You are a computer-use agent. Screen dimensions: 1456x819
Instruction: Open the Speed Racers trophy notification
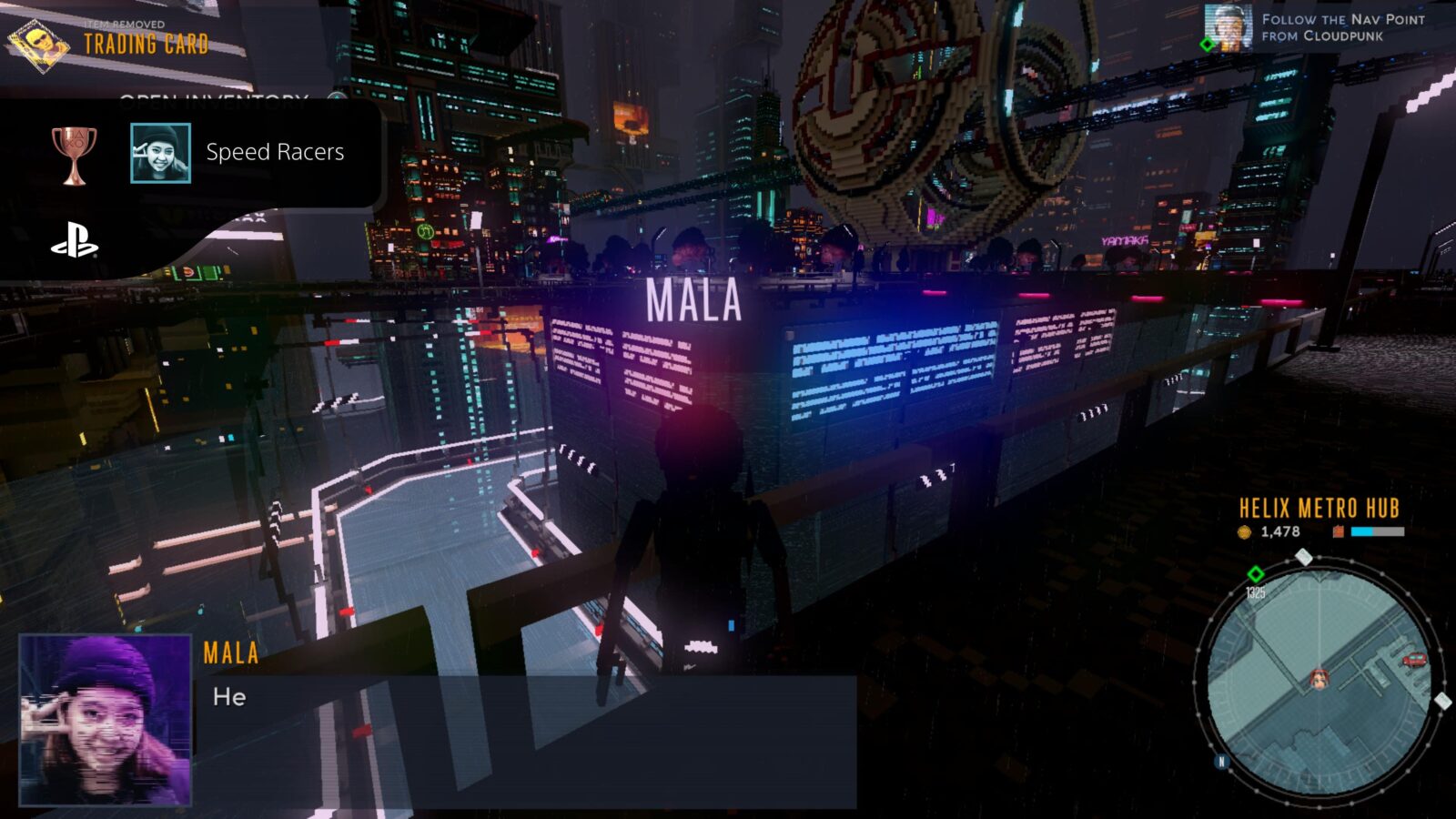(x=274, y=152)
